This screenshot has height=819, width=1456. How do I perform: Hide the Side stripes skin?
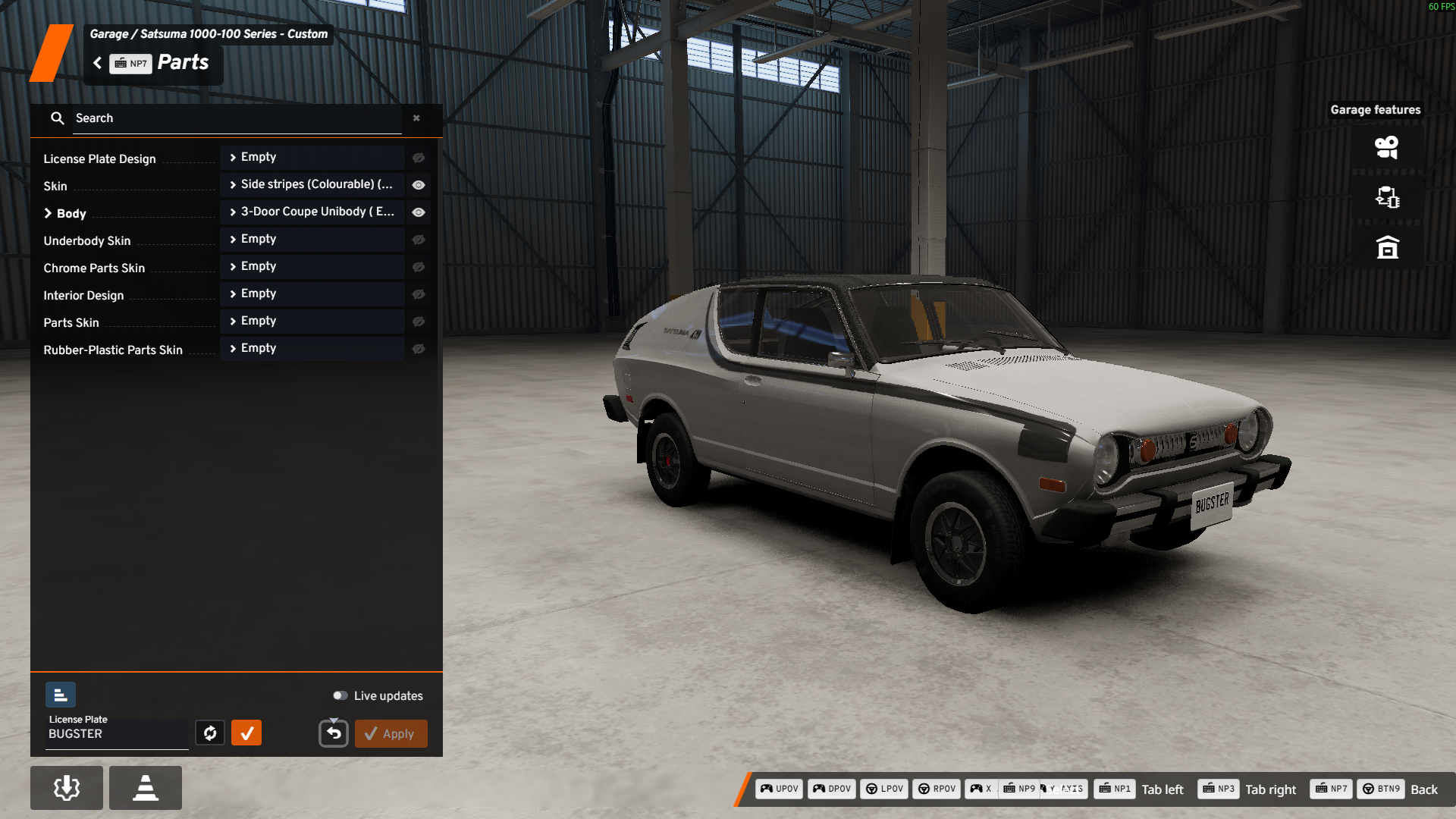click(419, 185)
